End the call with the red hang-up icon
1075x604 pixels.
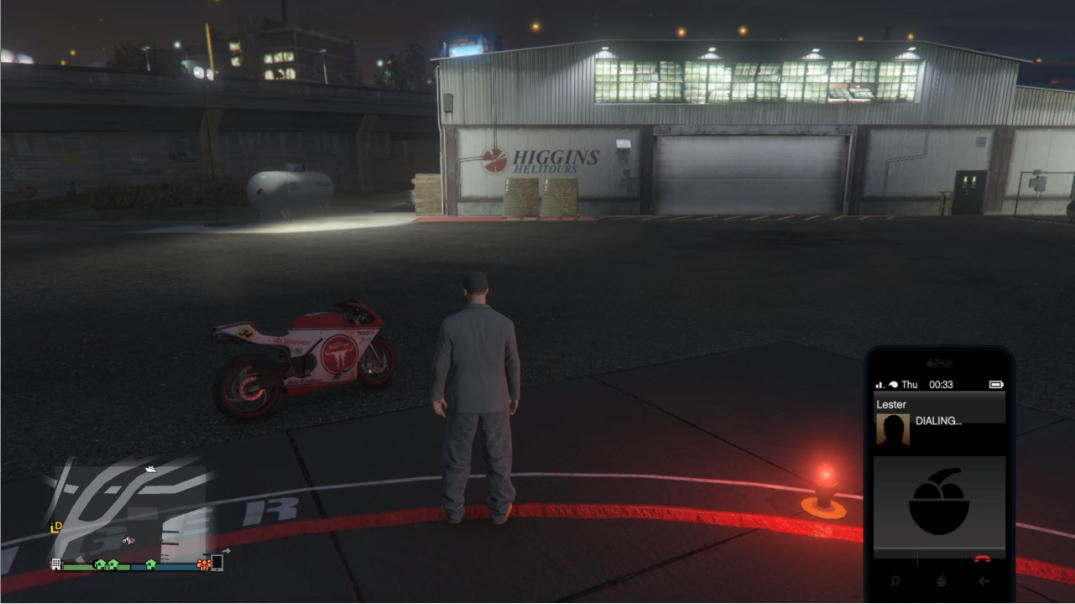(983, 560)
